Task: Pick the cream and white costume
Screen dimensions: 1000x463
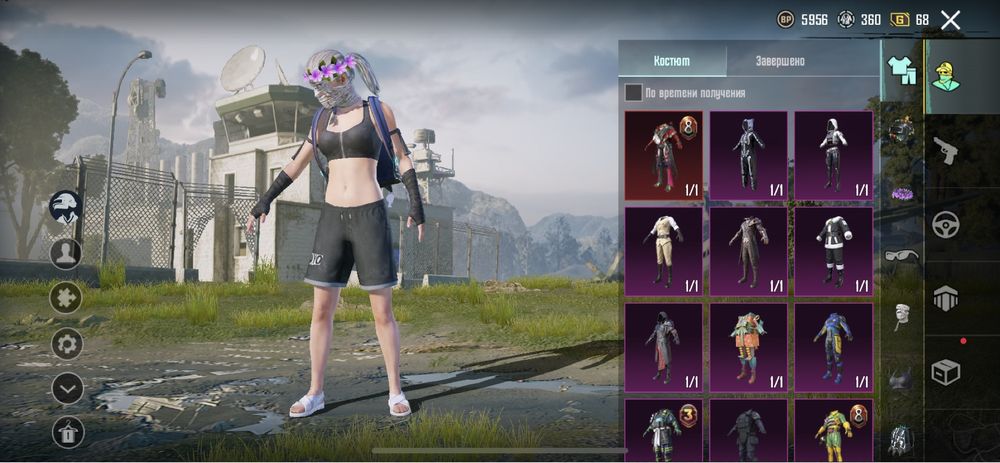Action: (x=664, y=251)
